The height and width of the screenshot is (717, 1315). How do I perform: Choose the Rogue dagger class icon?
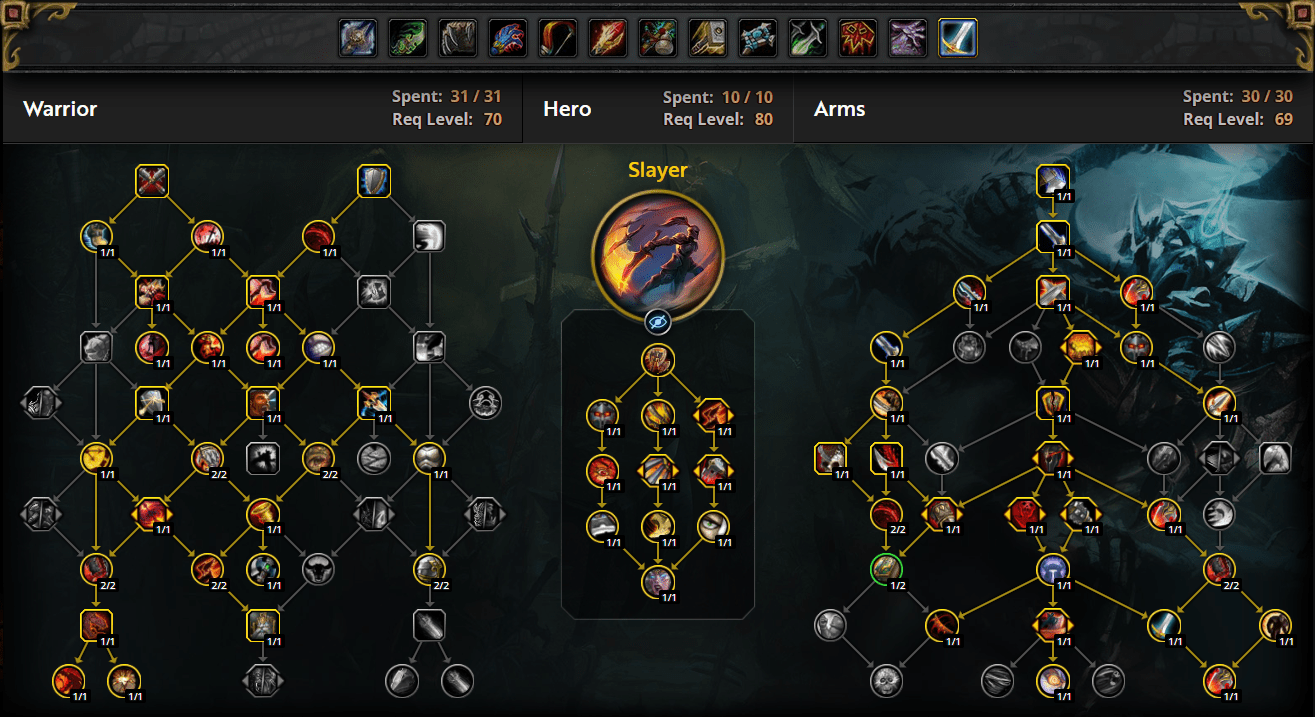808,38
